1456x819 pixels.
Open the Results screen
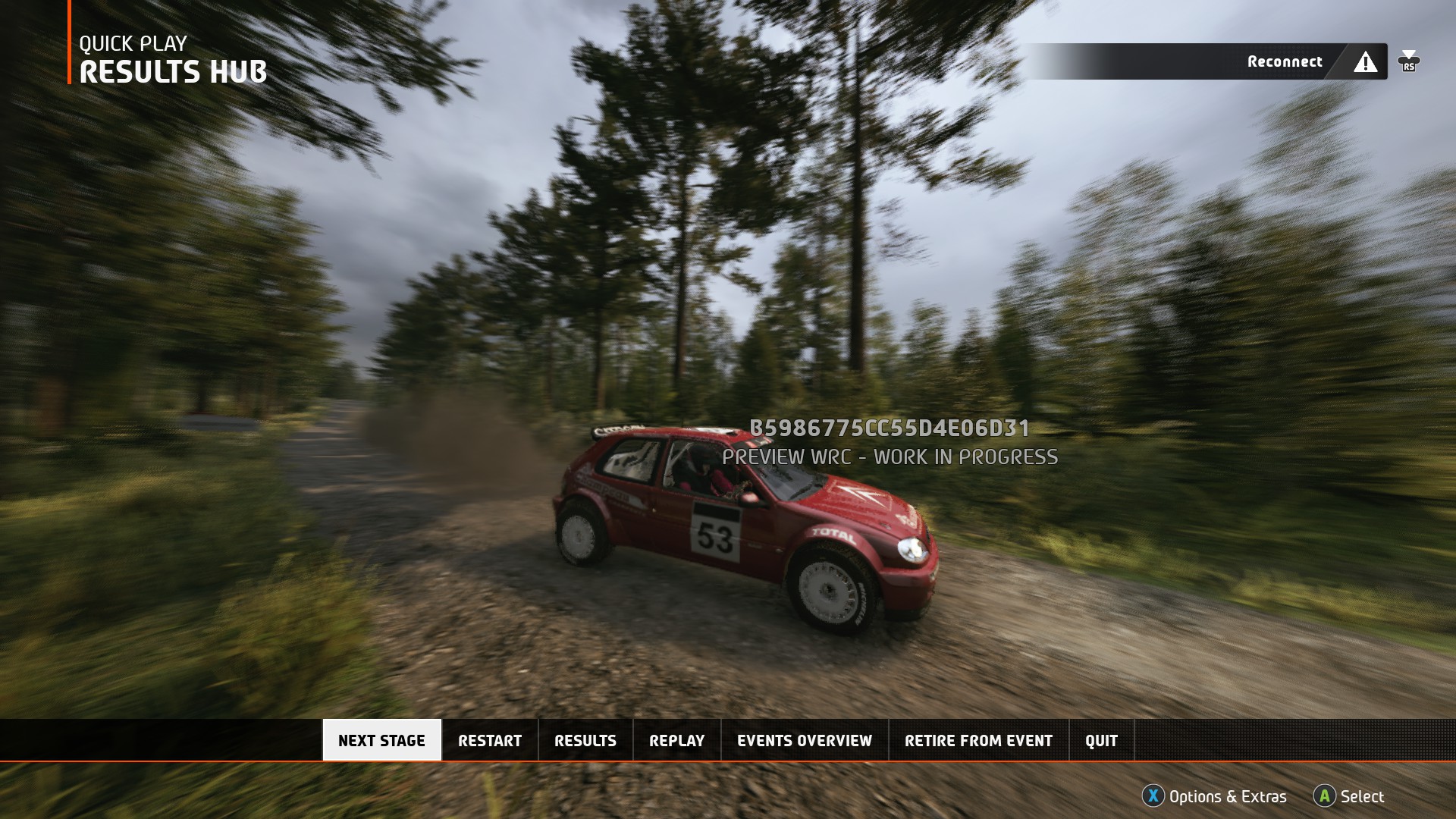pos(585,740)
